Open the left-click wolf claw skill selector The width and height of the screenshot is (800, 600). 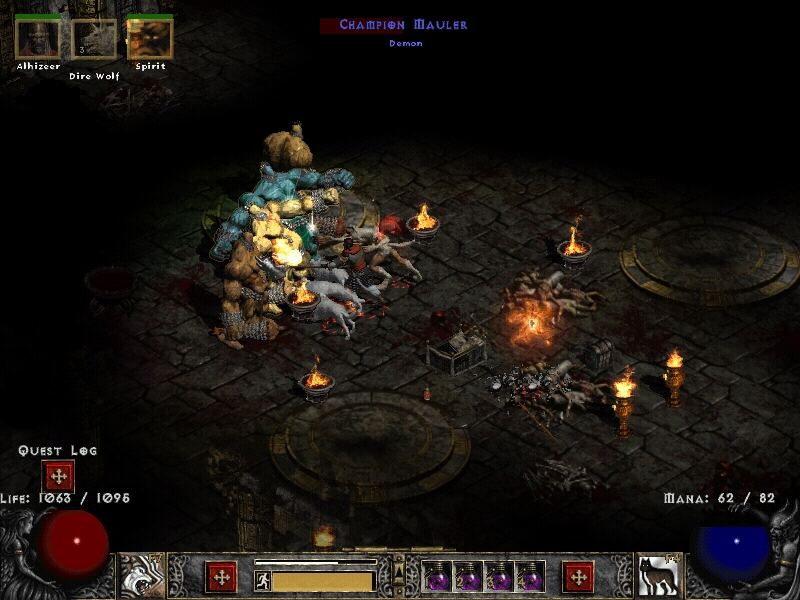[142, 575]
